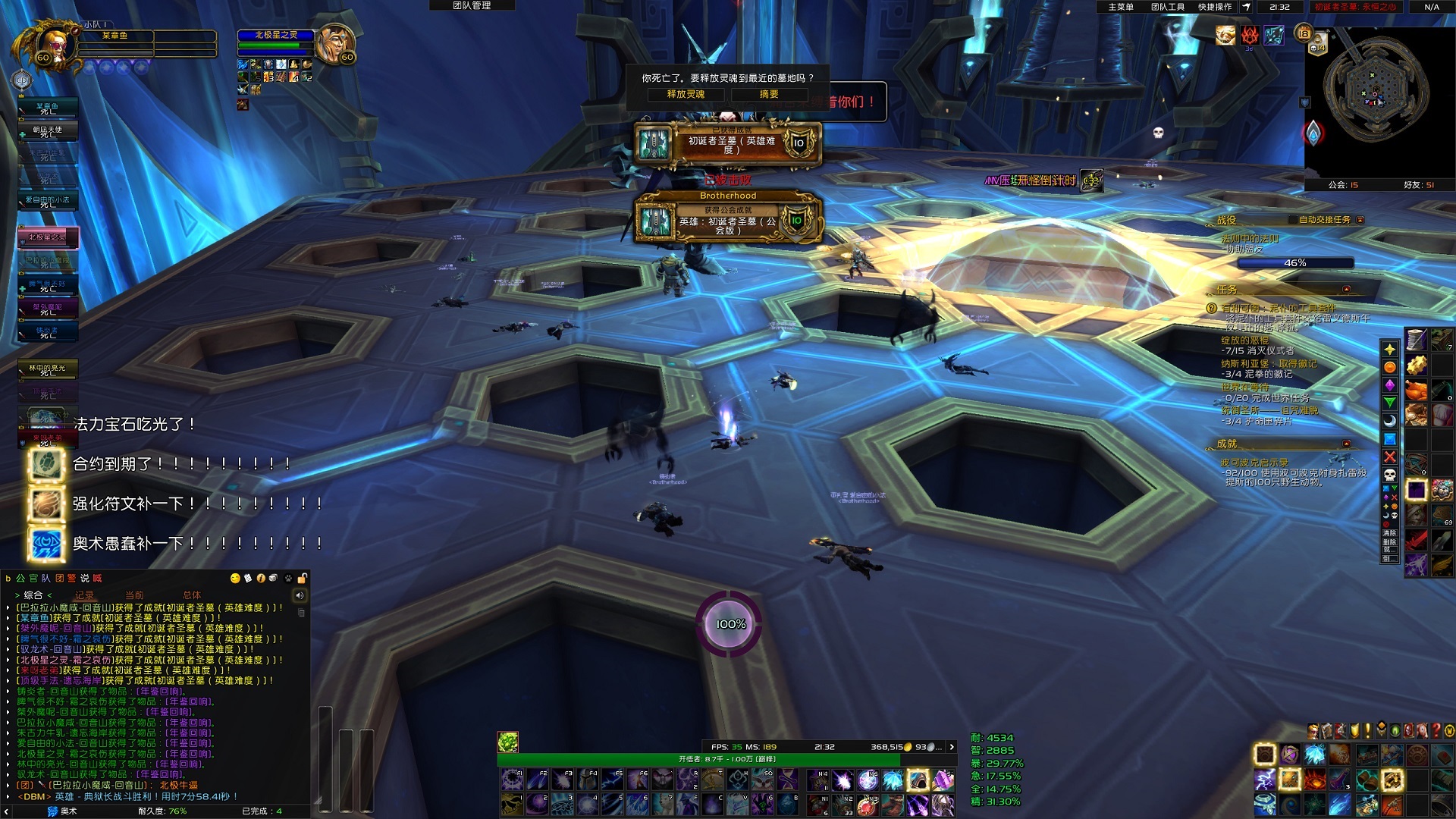Place the yellow star raid marker

(1389, 349)
